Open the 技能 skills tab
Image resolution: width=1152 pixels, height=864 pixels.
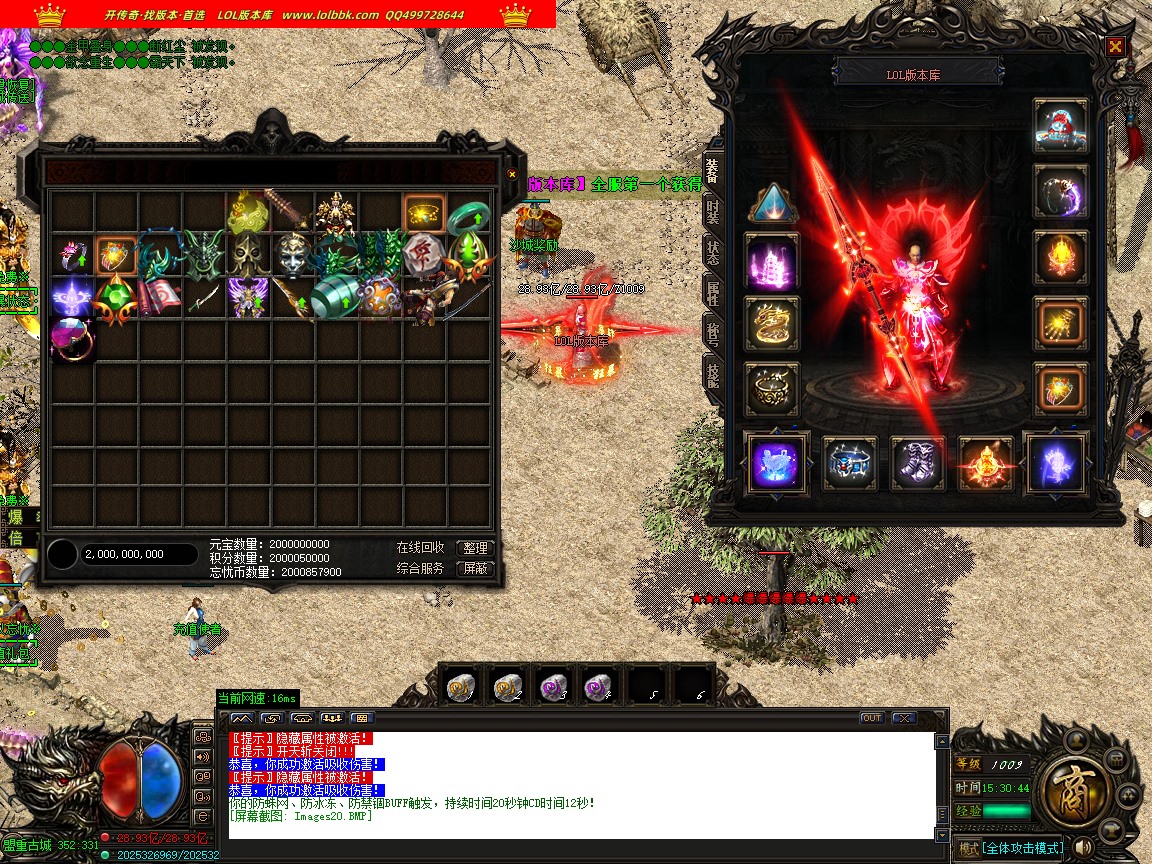[712, 375]
